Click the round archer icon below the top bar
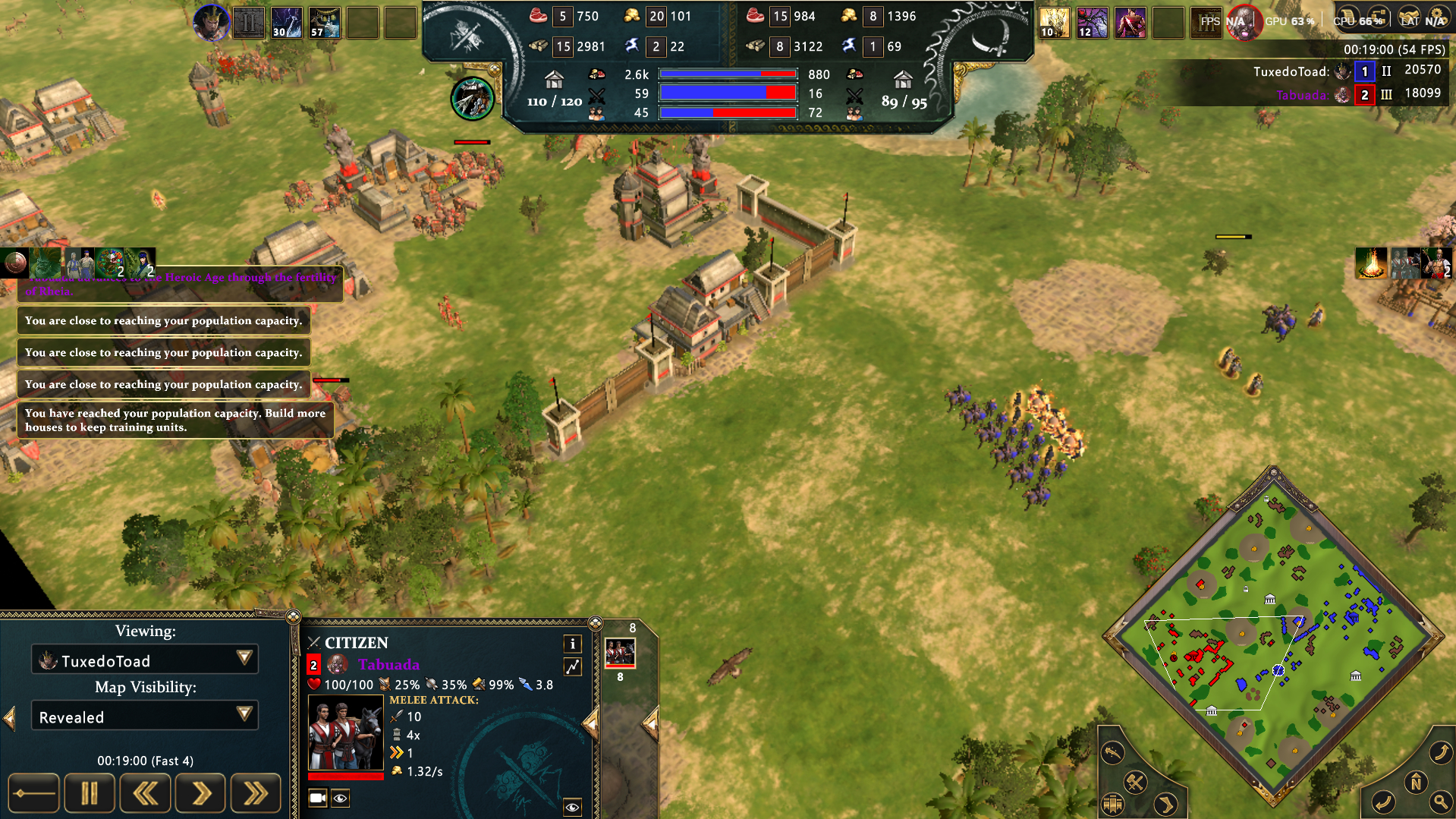The image size is (1456, 819). (x=473, y=99)
